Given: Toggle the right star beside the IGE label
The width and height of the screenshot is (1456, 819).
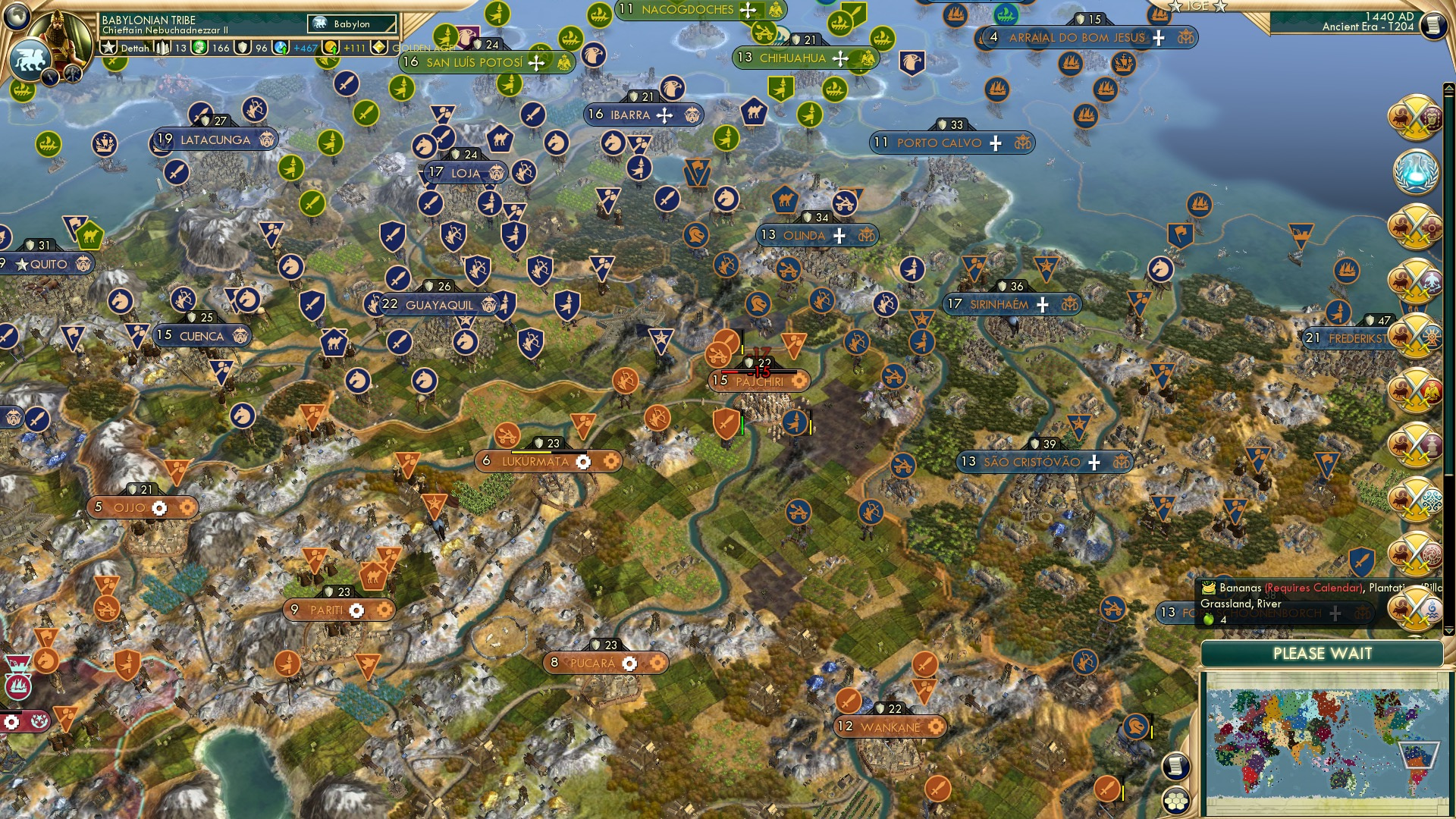Looking at the screenshot, I should (x=1221, y=6).
